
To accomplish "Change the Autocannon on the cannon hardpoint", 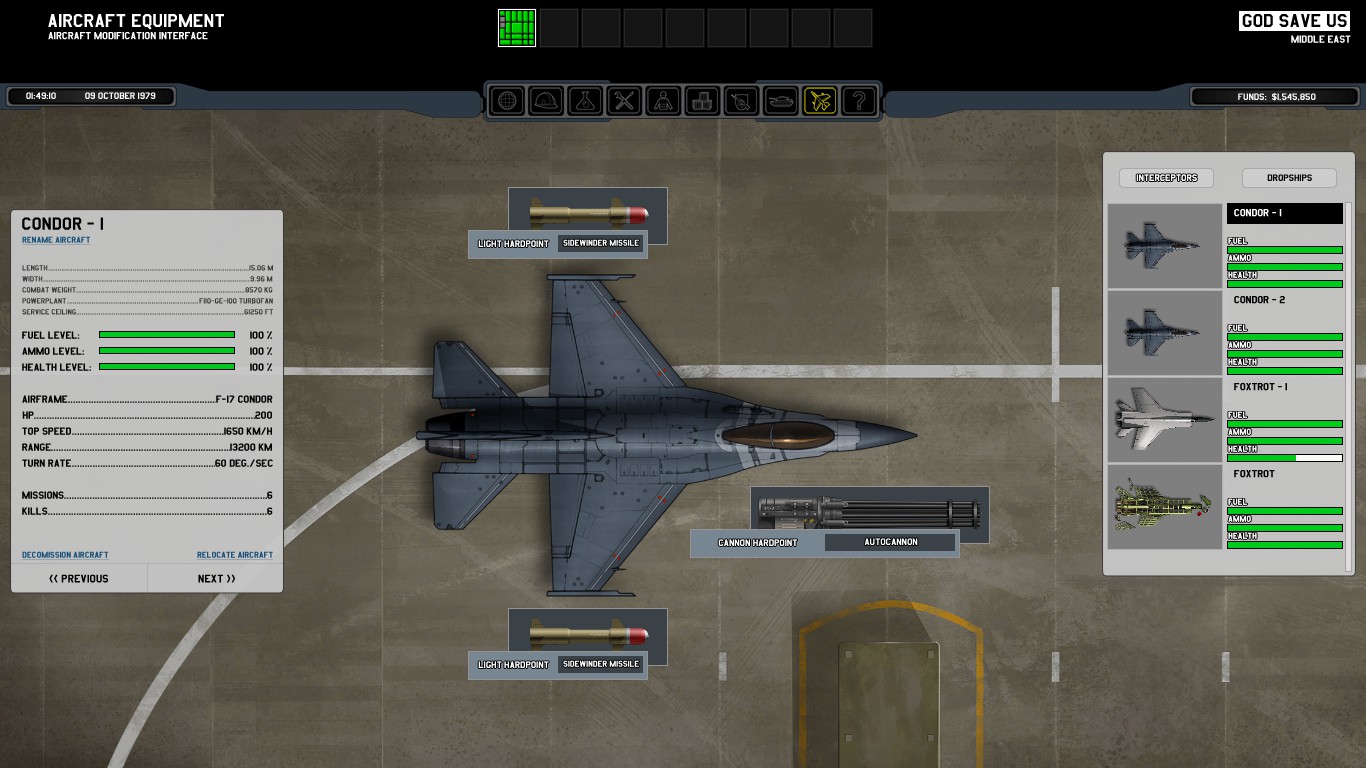I will coord(891,542).
